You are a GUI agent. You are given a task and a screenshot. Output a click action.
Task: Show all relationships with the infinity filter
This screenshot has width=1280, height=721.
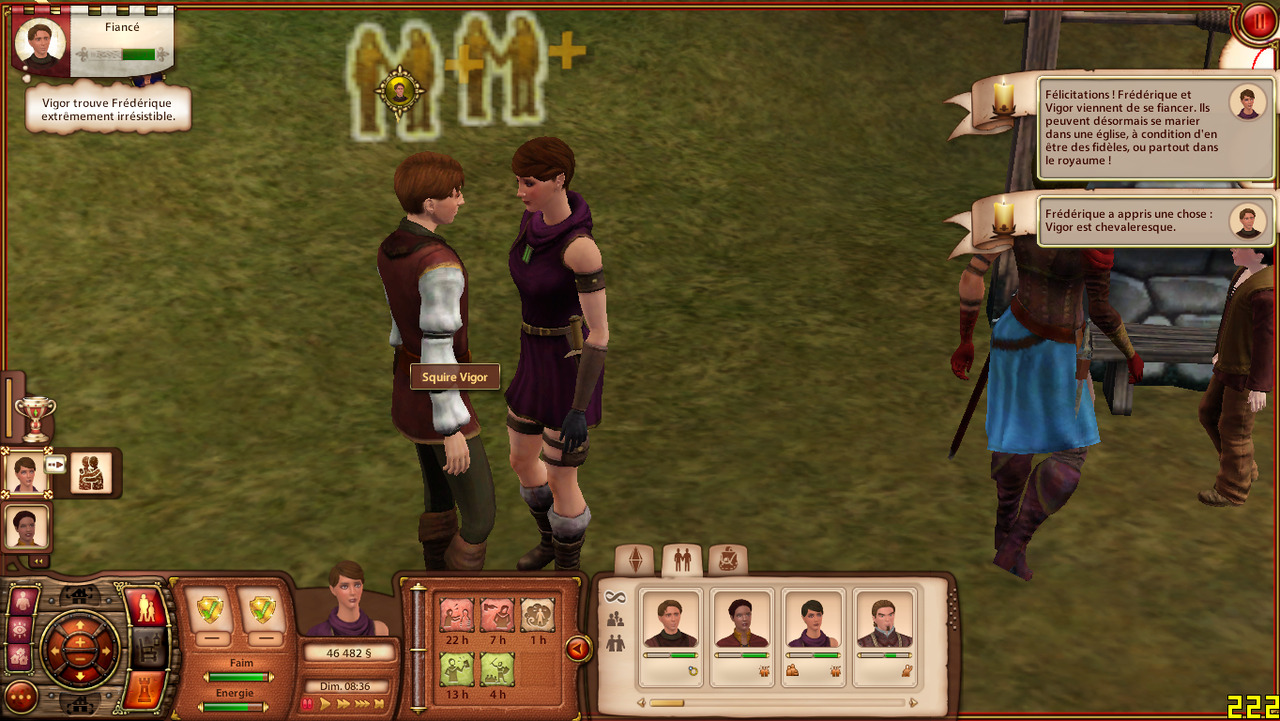click(616, 597)
